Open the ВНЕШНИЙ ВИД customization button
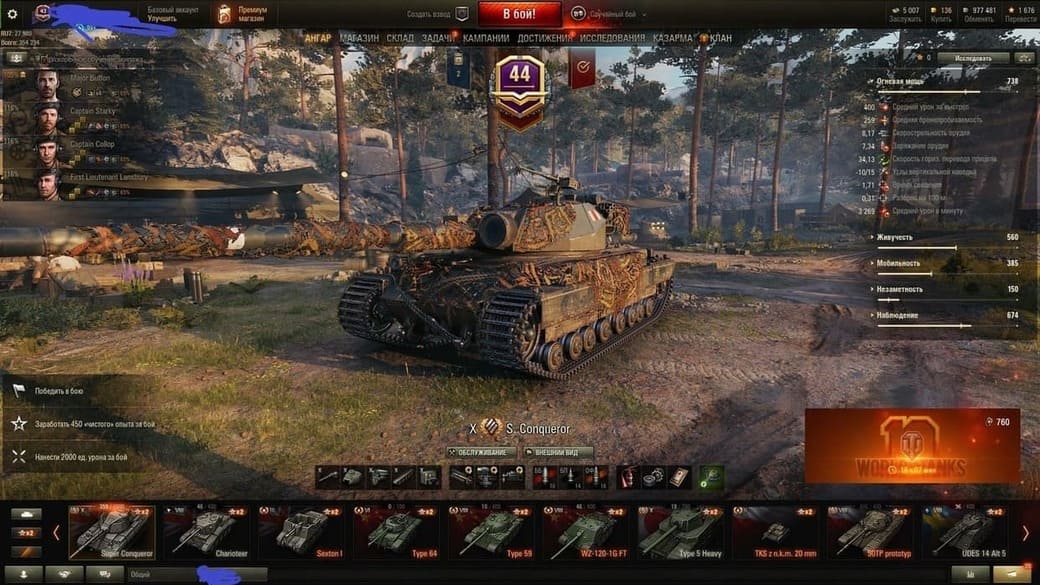The height and width of the screenshot is (585, 1040). [557, 452]
